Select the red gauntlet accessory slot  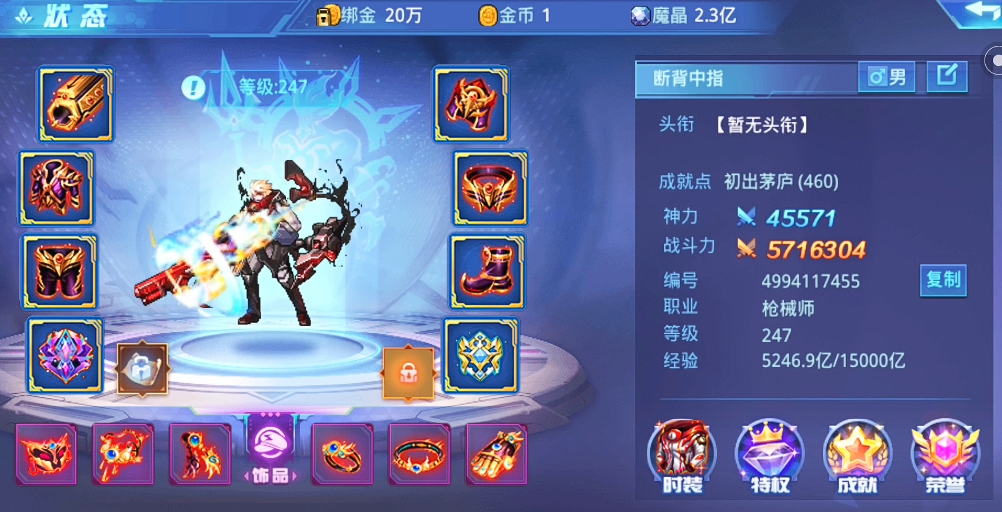click(497, 454)
